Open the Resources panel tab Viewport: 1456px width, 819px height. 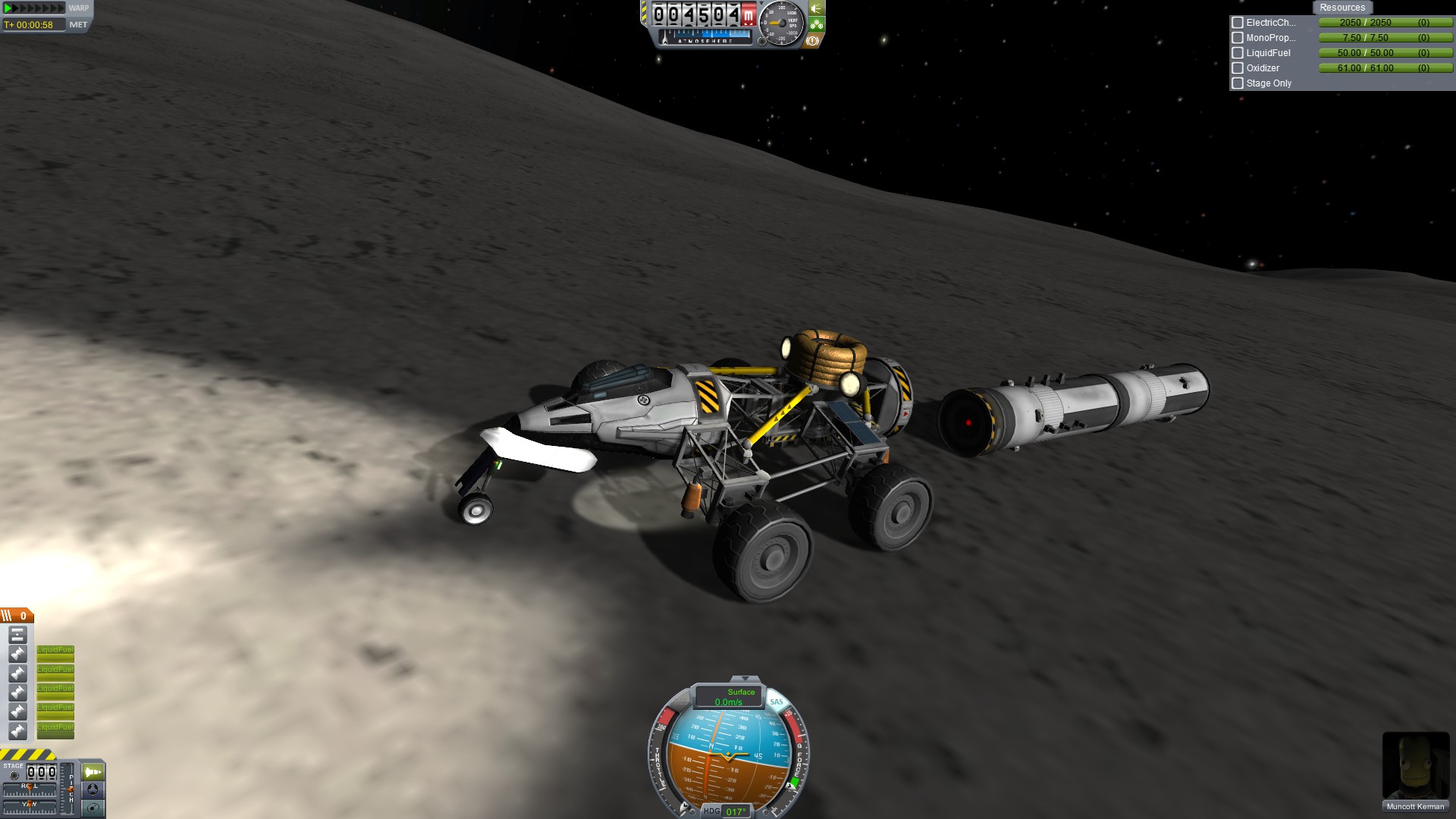(1341, 8)
